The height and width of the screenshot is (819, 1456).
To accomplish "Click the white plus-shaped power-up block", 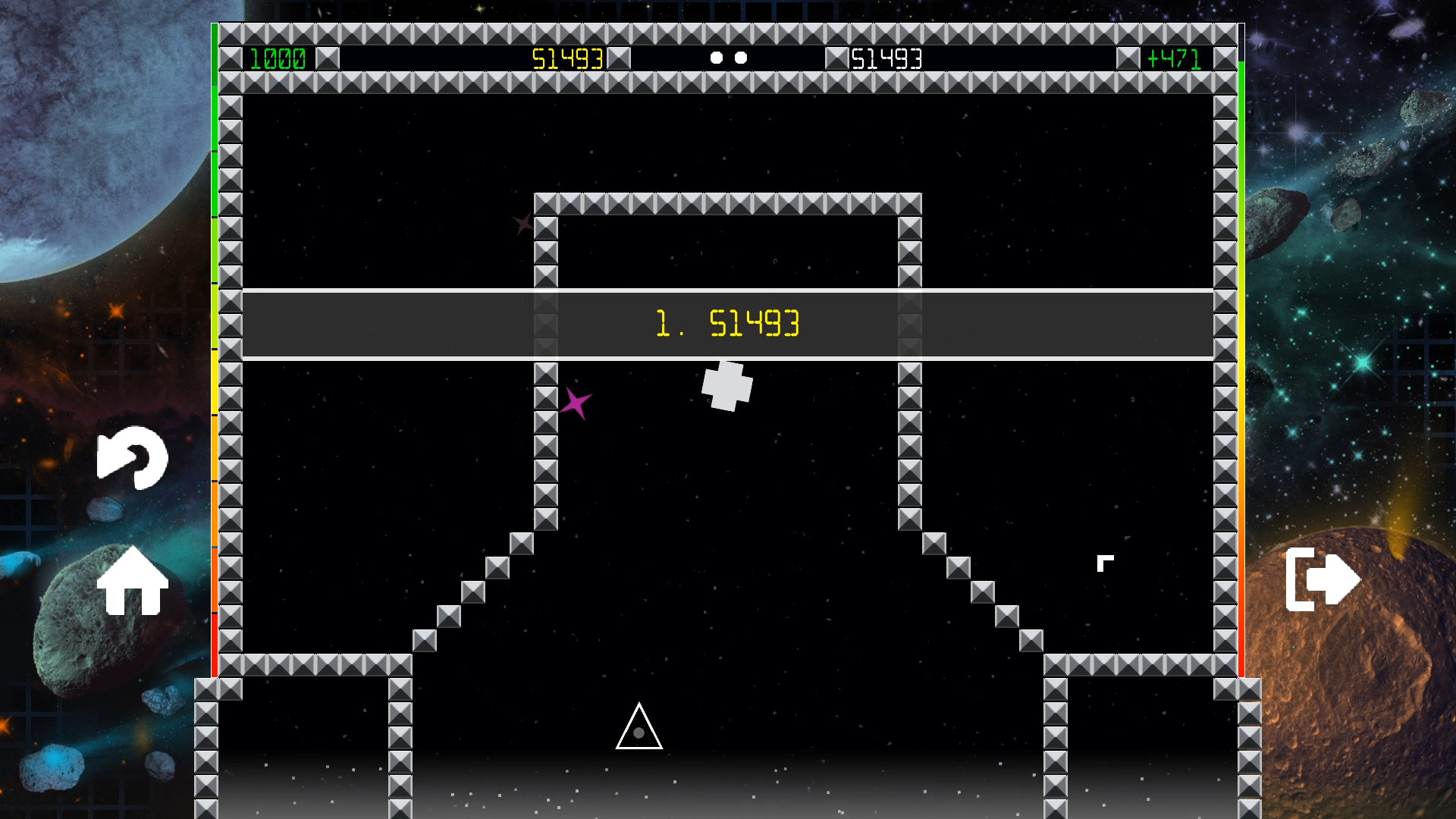I will [726, 384].
